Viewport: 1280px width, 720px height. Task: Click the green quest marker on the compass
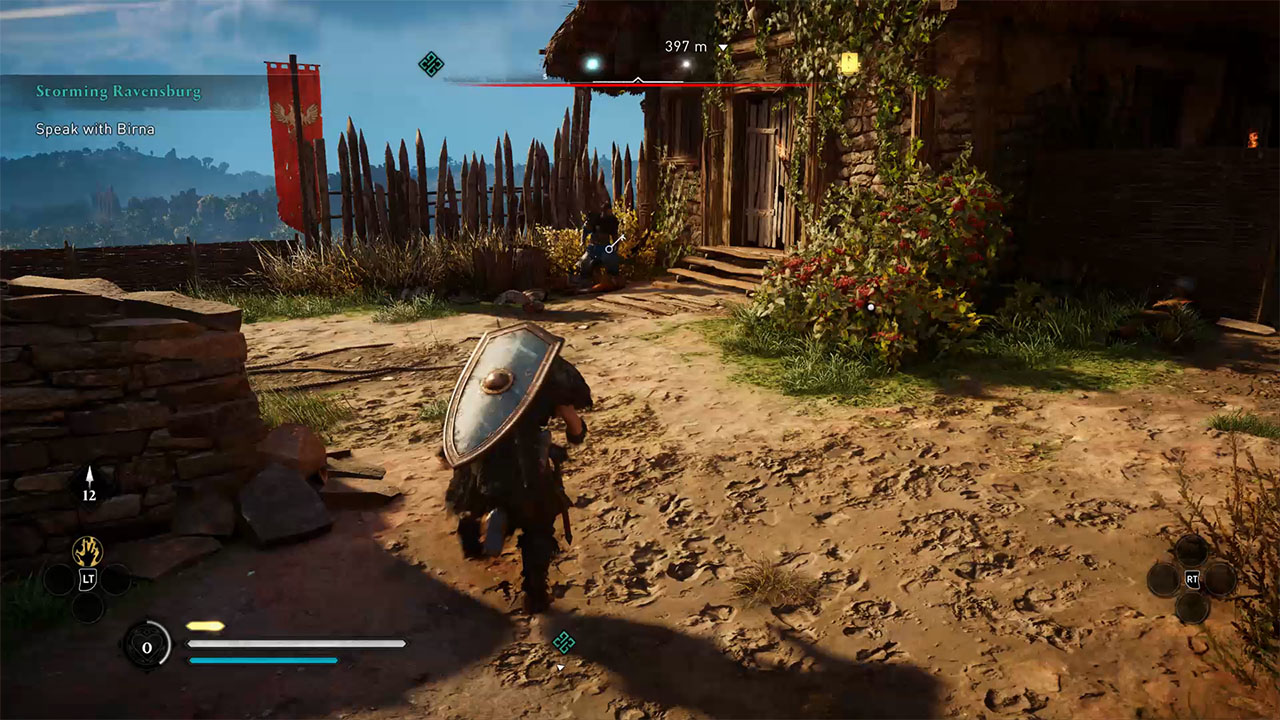tap(431, 65)
